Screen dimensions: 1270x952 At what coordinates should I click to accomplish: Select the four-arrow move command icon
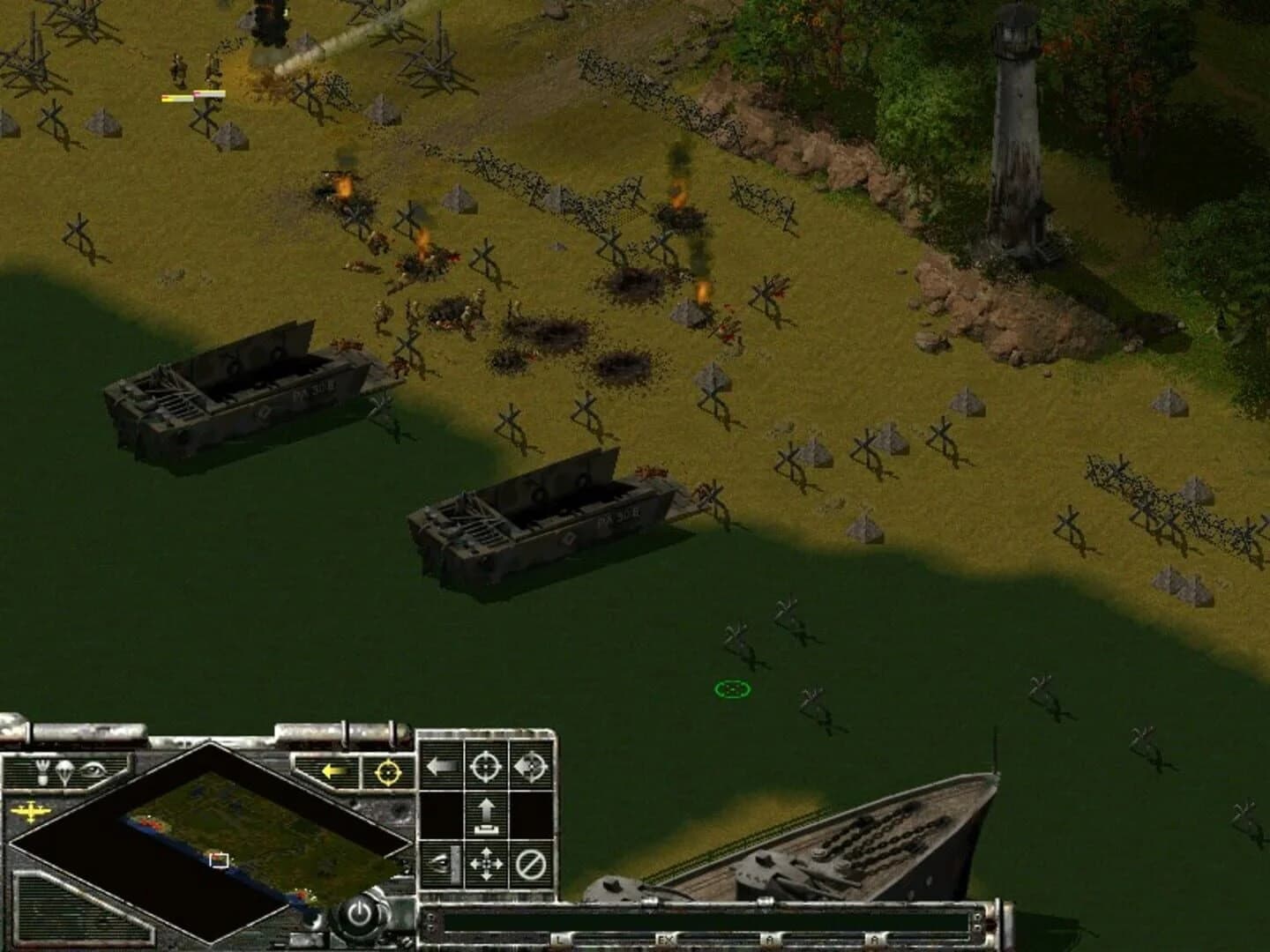pyautogui.click(x=485, y=863)
